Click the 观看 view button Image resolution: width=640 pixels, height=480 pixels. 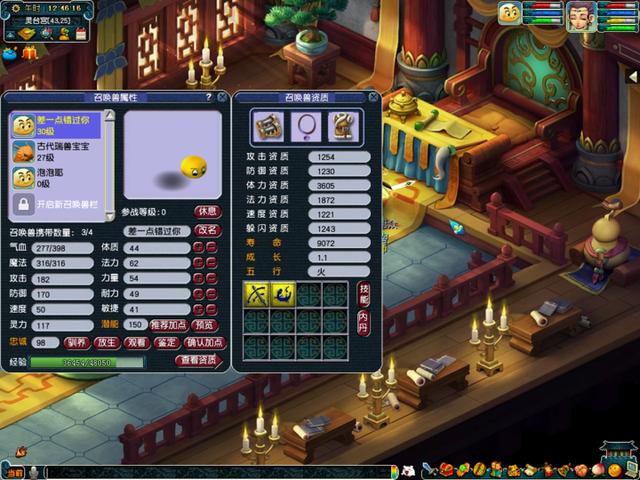(137, 342)
